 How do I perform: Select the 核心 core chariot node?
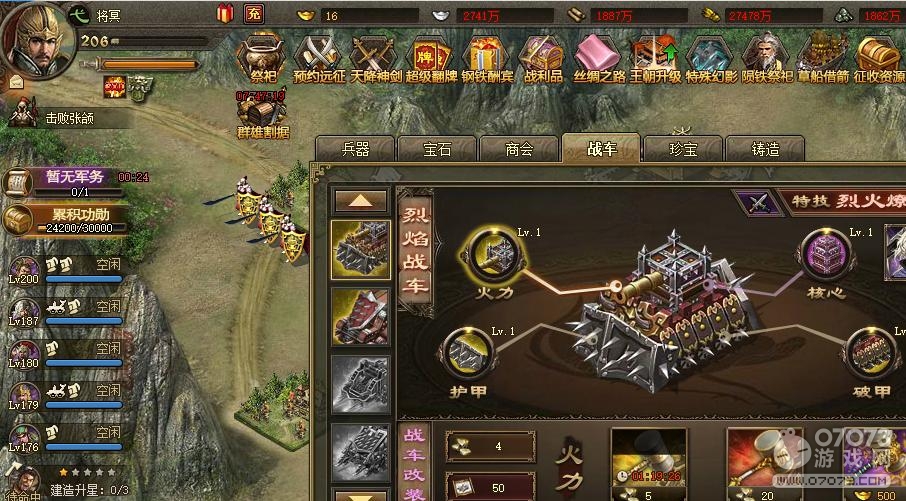tap(826, 252)
